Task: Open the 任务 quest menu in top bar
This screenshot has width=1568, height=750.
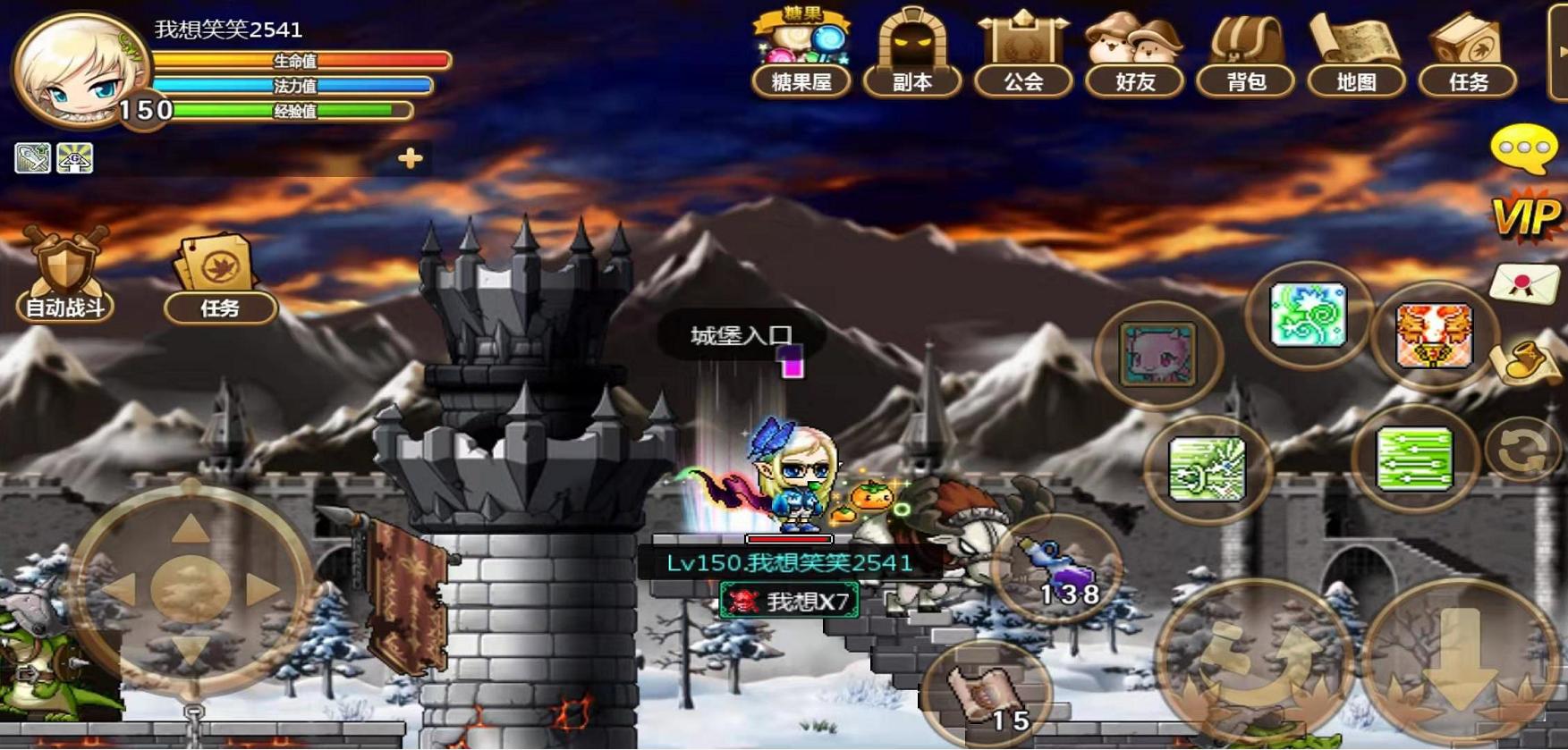Action: pos(1468,54)
